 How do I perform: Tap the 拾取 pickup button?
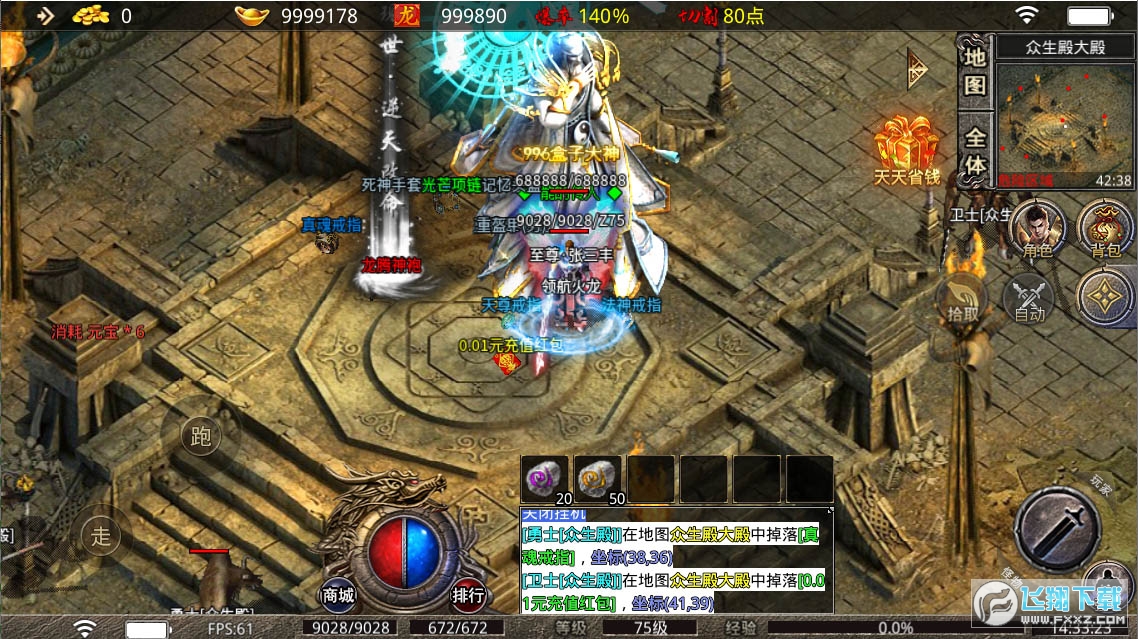pyautogui.click(x=963, y=300)
